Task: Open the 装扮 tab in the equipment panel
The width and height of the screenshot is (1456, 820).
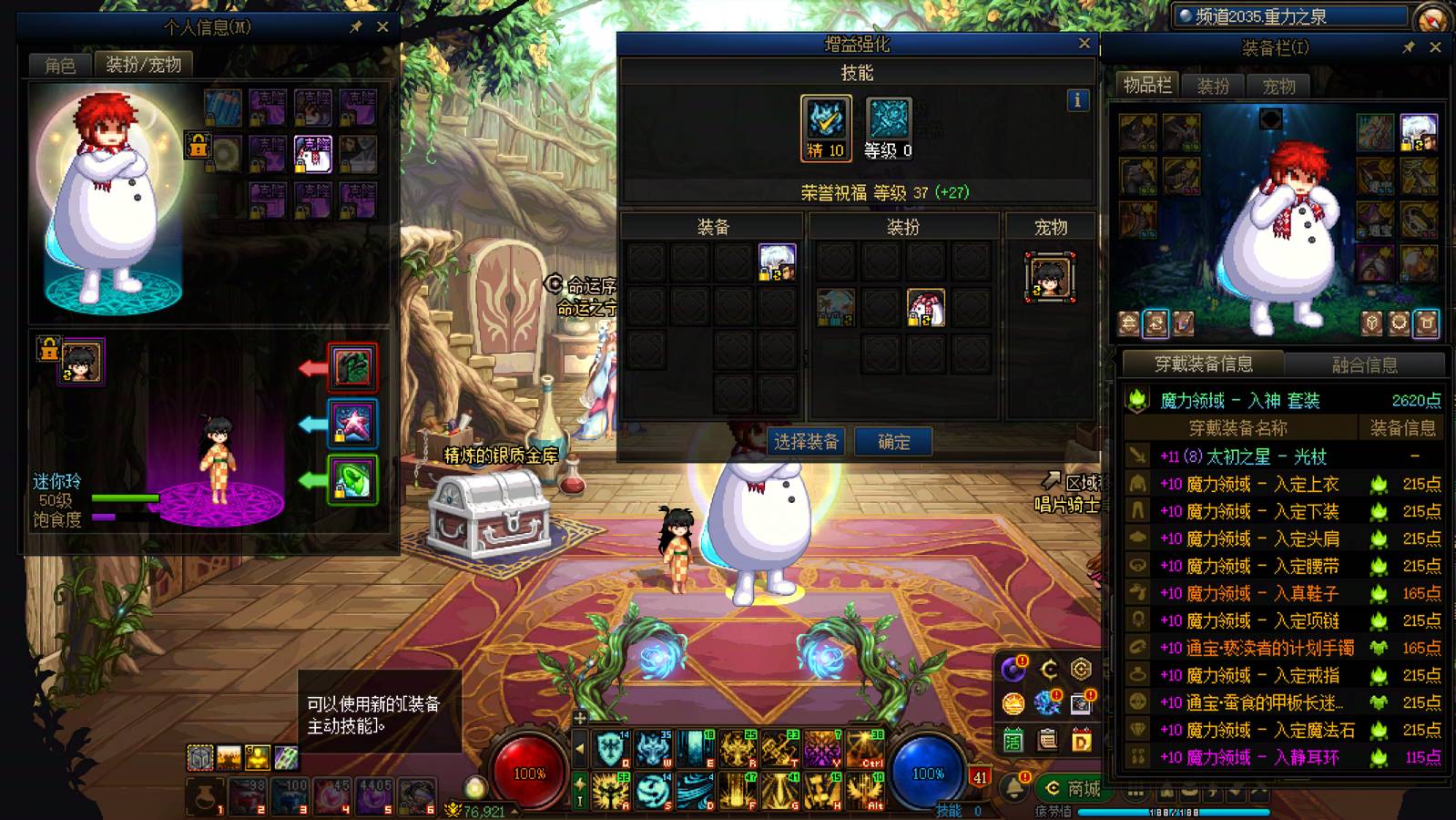Action: point(1213,86)
